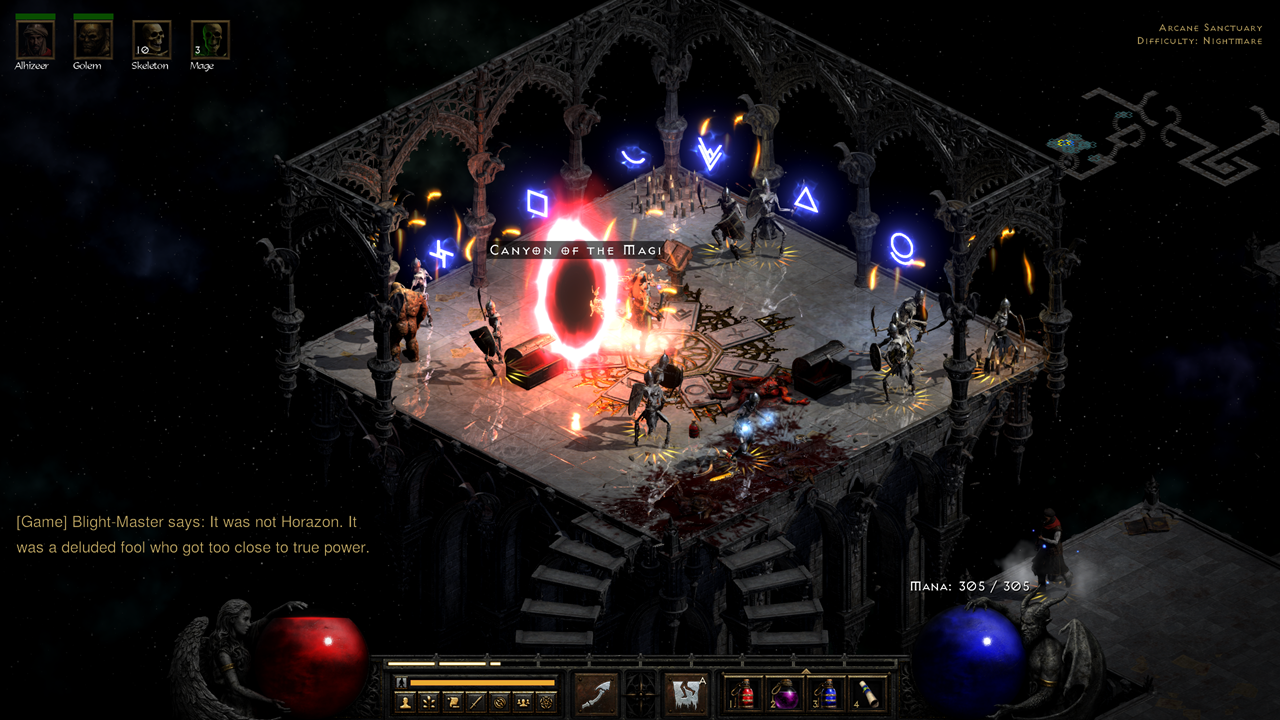Drink the rejuvenation potion in belt slot 2
The height and width of the screenshot is (720, 1280).
pyautogui.click(x=785, y=695)
